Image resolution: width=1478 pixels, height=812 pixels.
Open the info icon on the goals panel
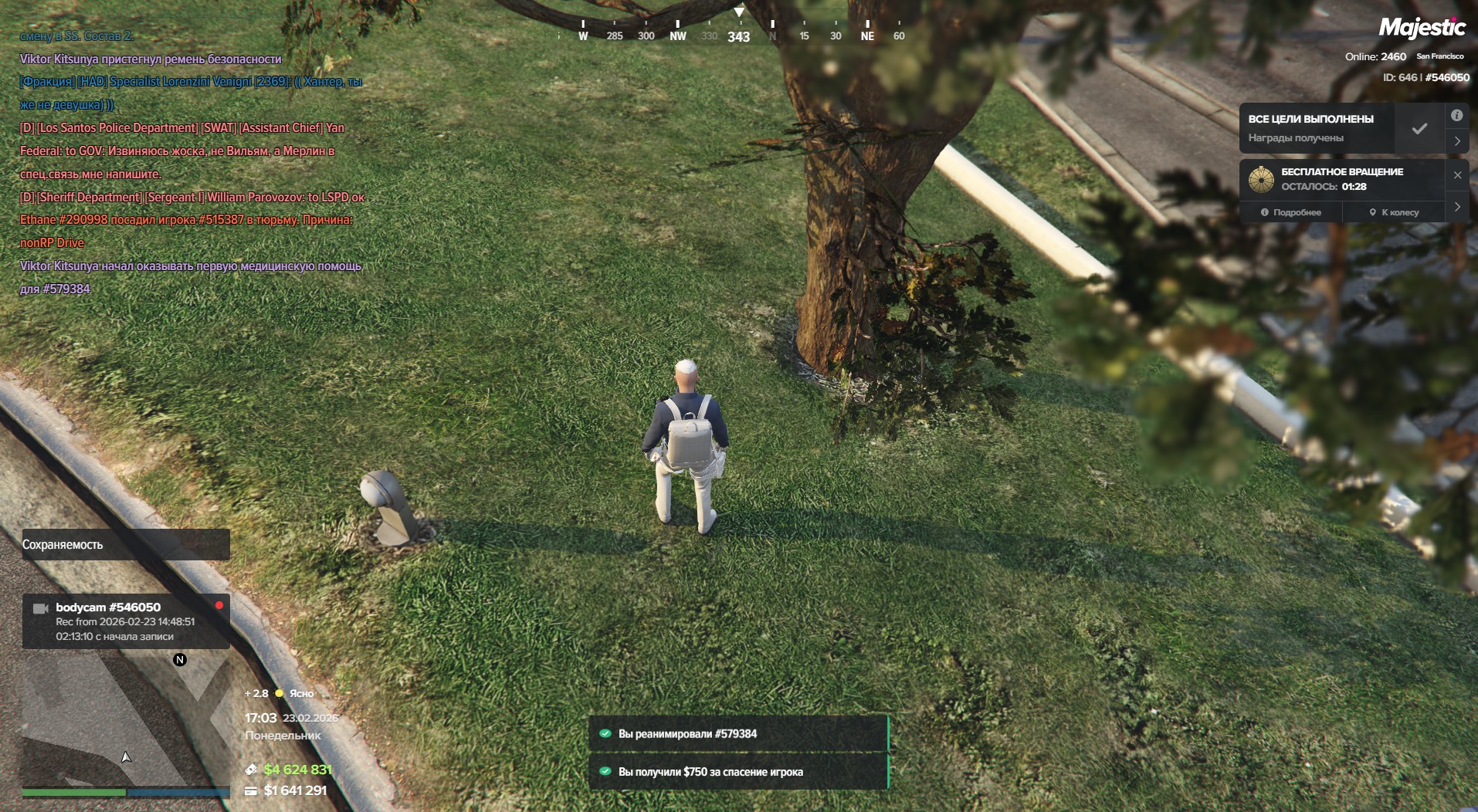click(1456, 116)
